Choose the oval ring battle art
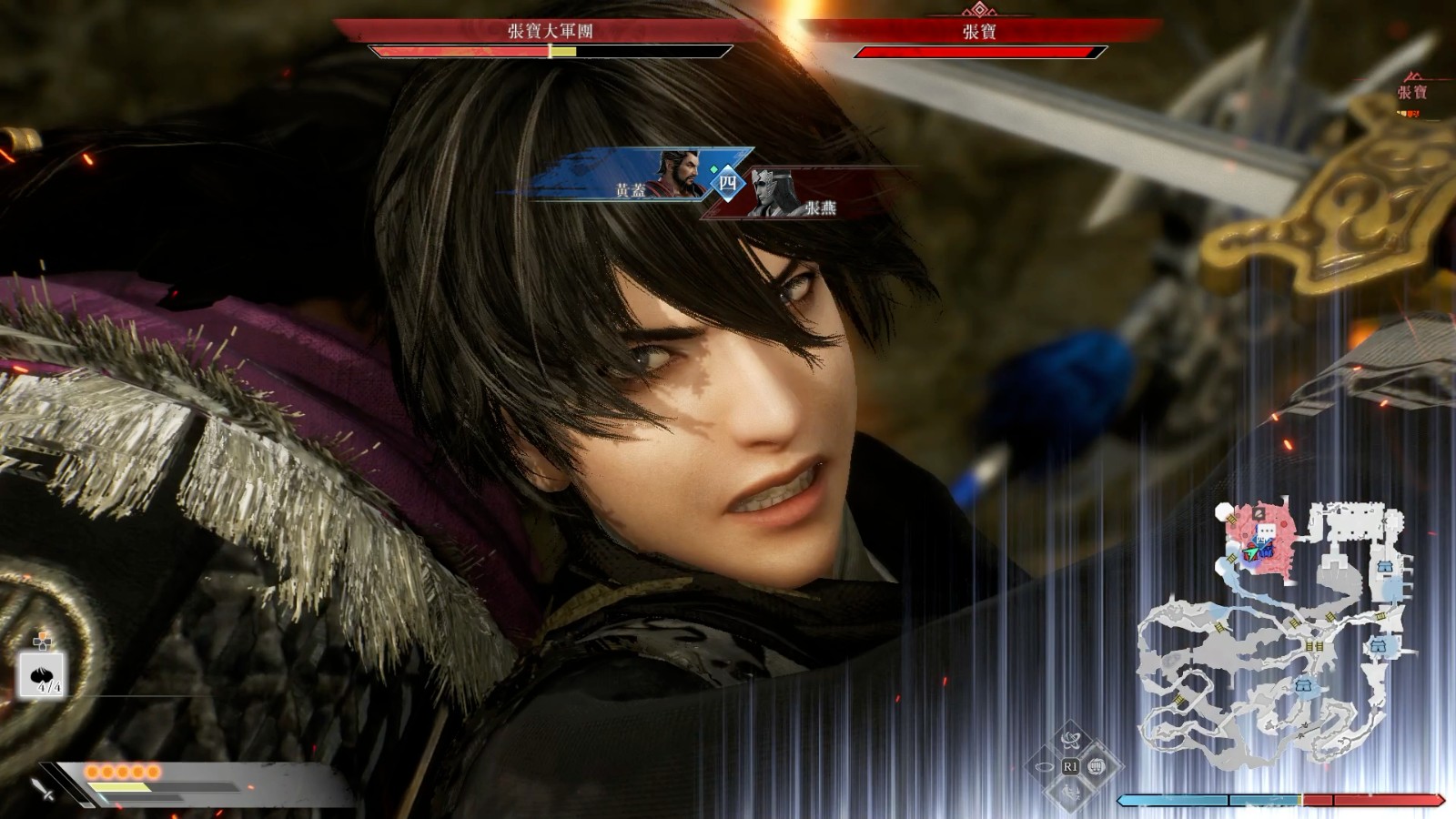This screenshot has height=819, width=1456. click(x=1044, y=767)
